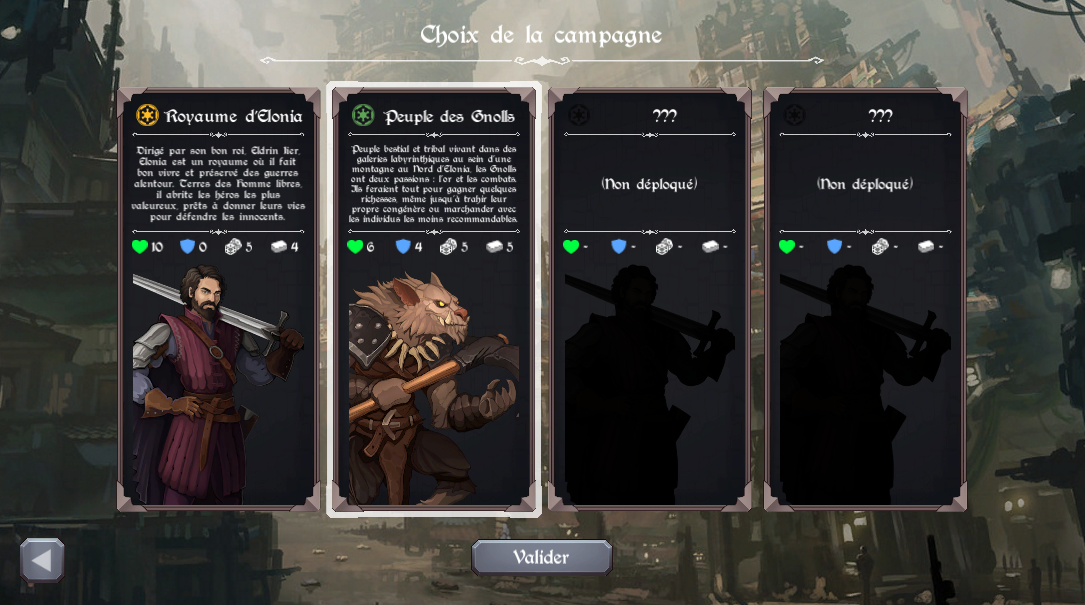
Task: Choose the Peuple des Gnolls campaign card
Action: tap(434, 300)
